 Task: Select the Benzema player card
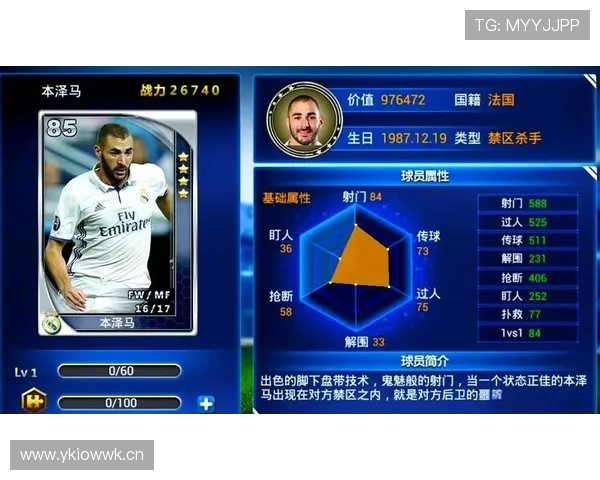tap(119, 224)
